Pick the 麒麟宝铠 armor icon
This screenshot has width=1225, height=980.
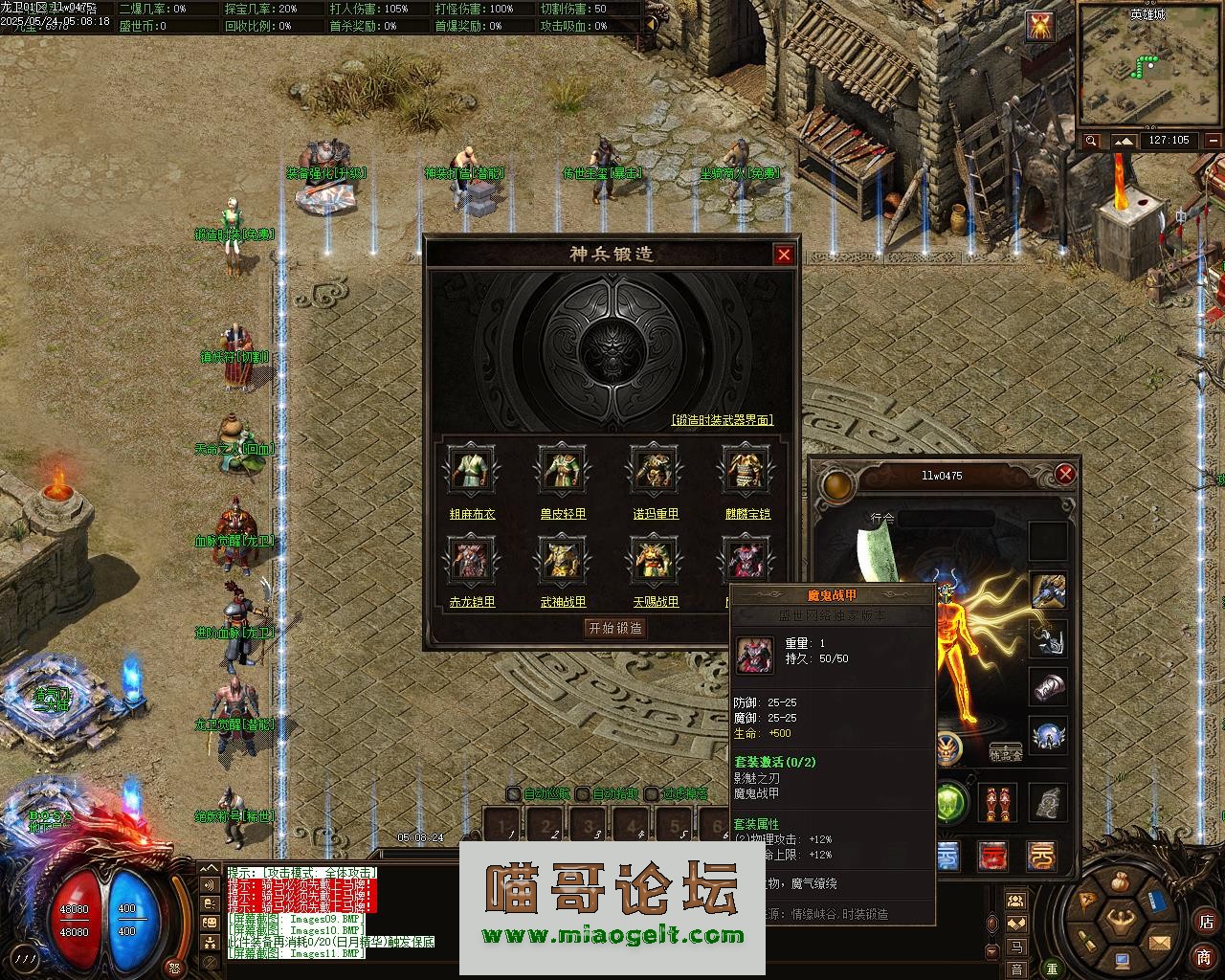[x=746, y=469]
